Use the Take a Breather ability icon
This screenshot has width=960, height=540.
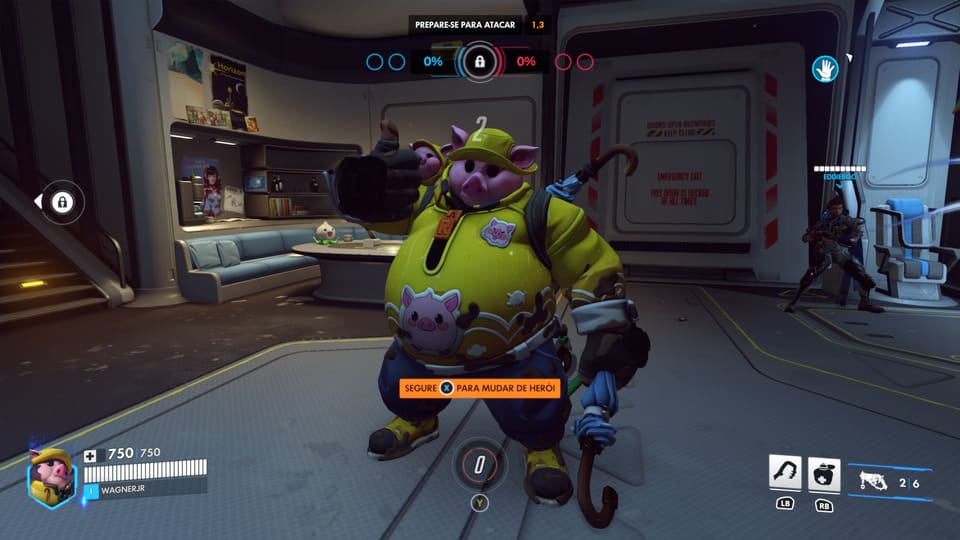point(825,474)
